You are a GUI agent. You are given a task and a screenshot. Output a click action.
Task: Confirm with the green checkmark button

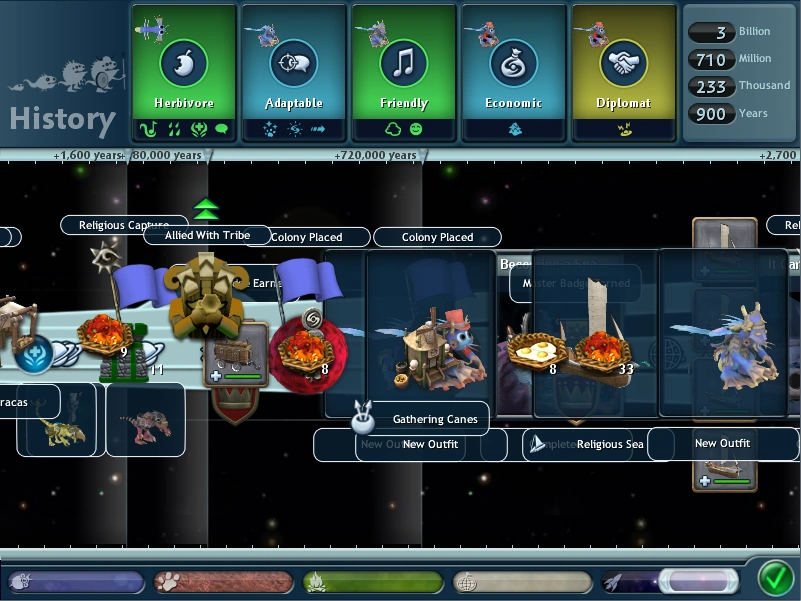[775, 579]
